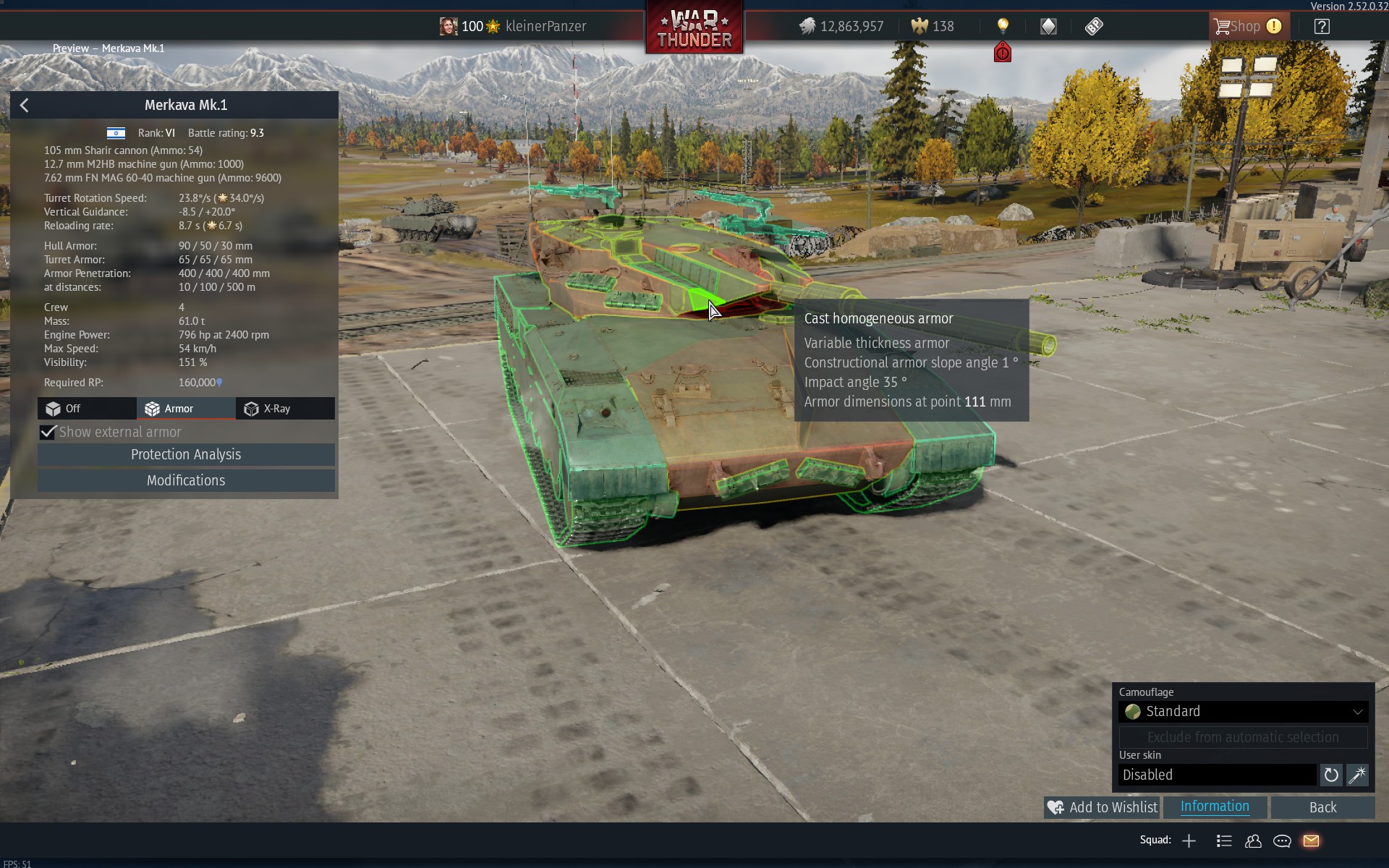
Task: Go back using the left arrow
Action: [25, 106]
